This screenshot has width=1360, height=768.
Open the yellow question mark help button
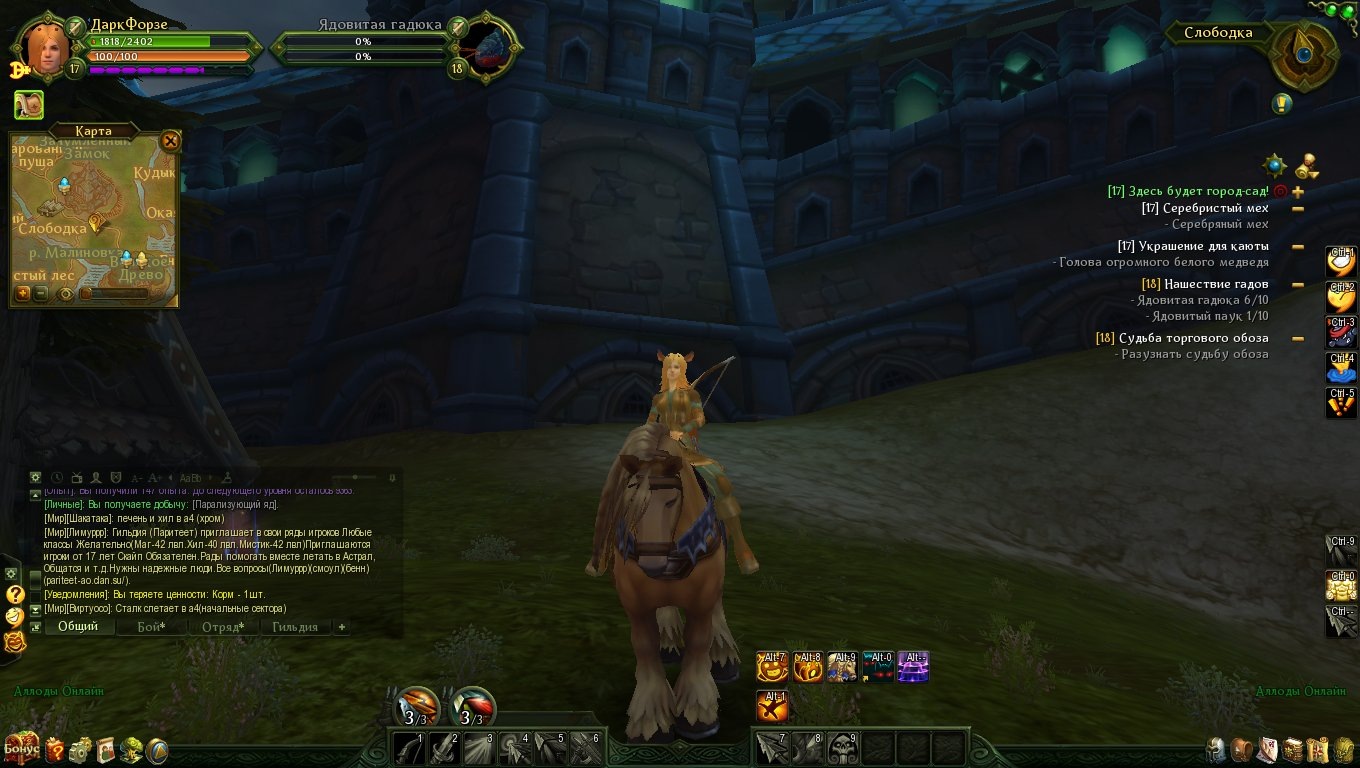(x=14, y=594)
